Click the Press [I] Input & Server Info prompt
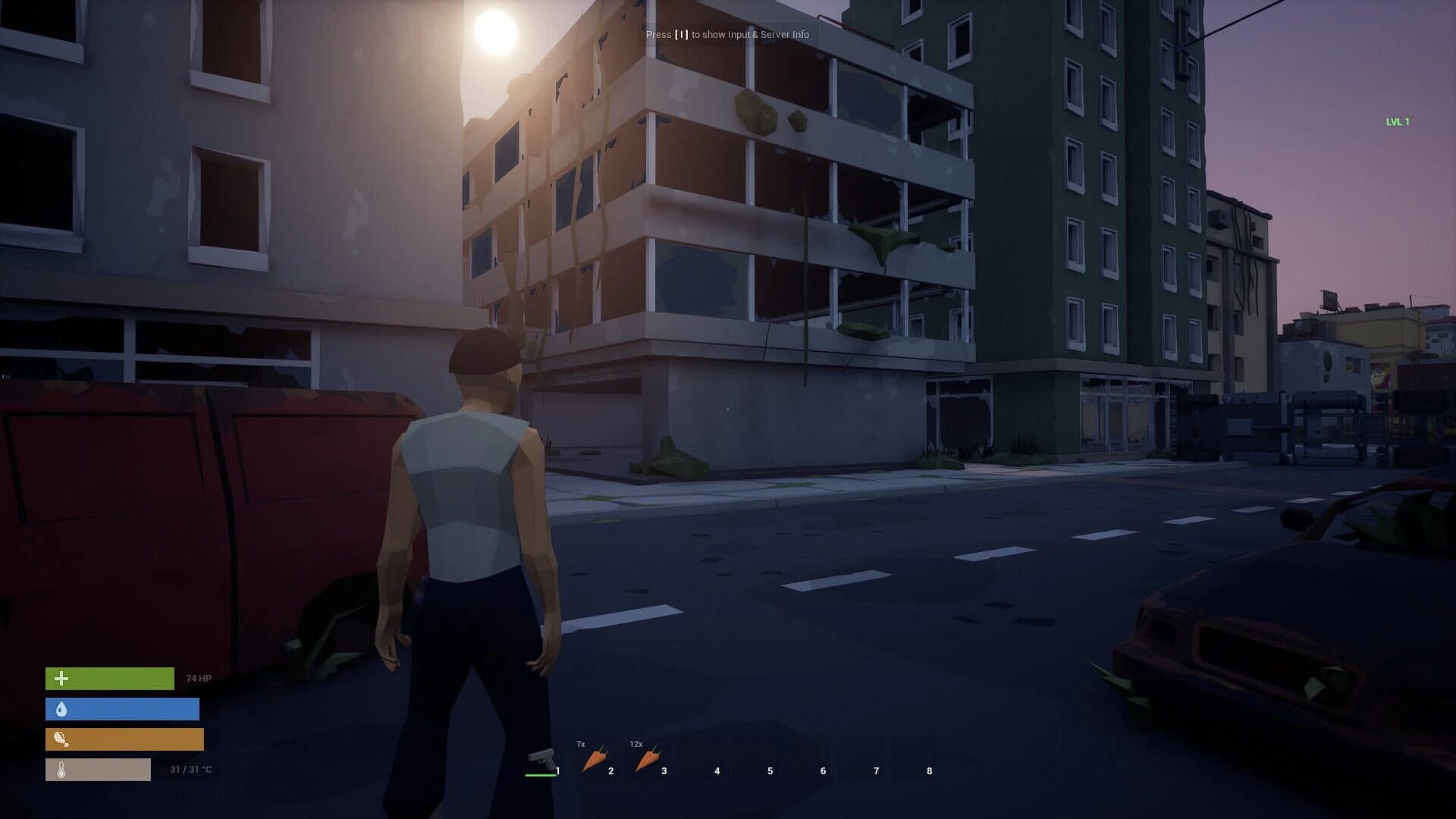 click(726, 35)
